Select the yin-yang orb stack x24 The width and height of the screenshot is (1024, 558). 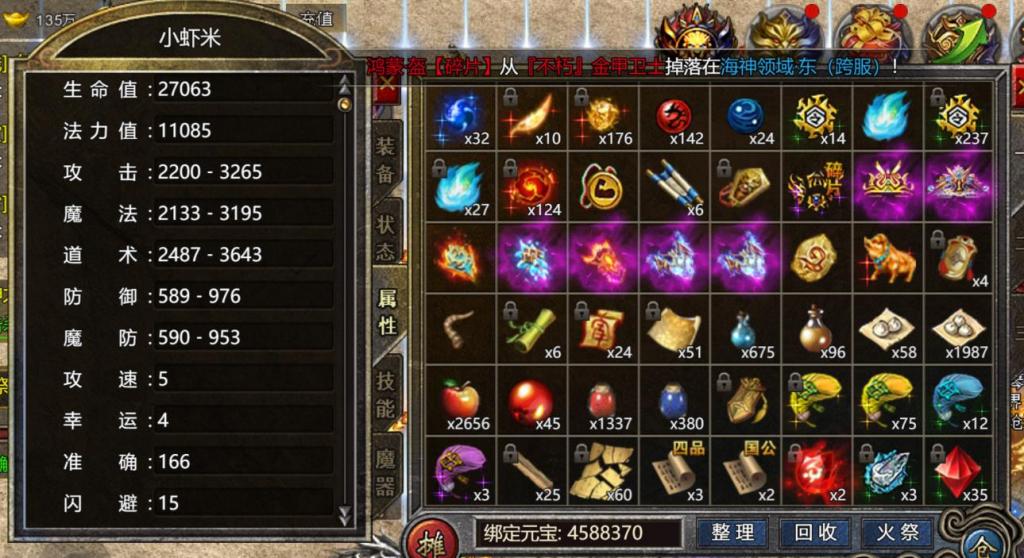click(x=743, y=118)
